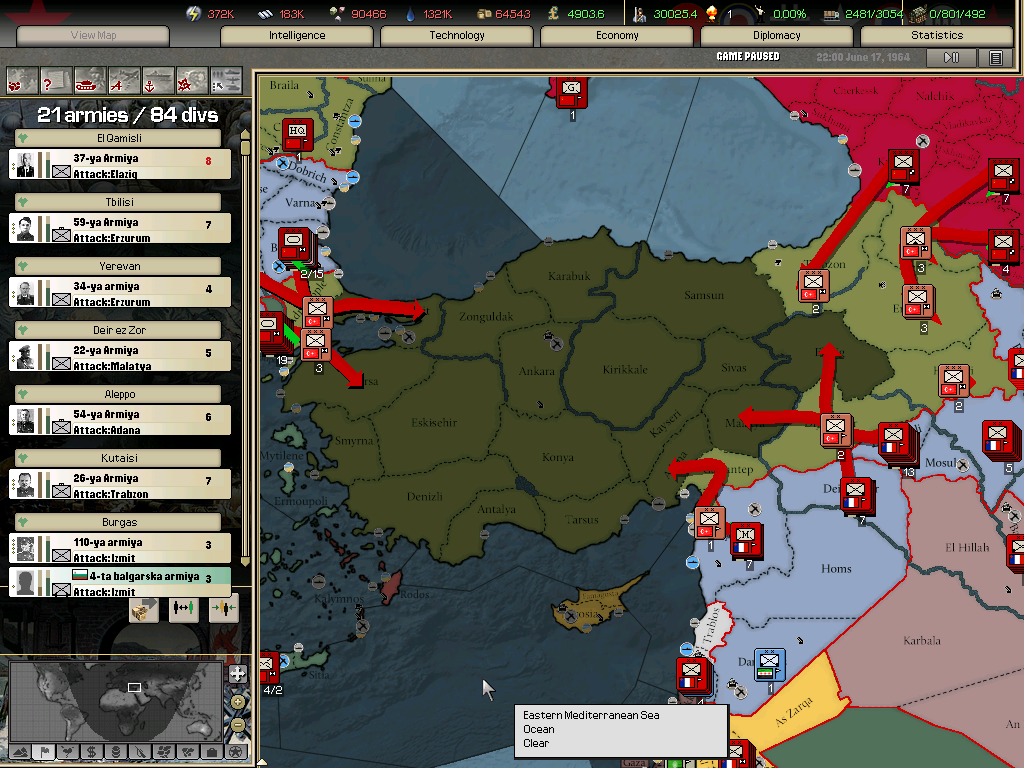Switch to the Technology tab
Viewport: 1024px width, 768px height.
click(457, 35)
